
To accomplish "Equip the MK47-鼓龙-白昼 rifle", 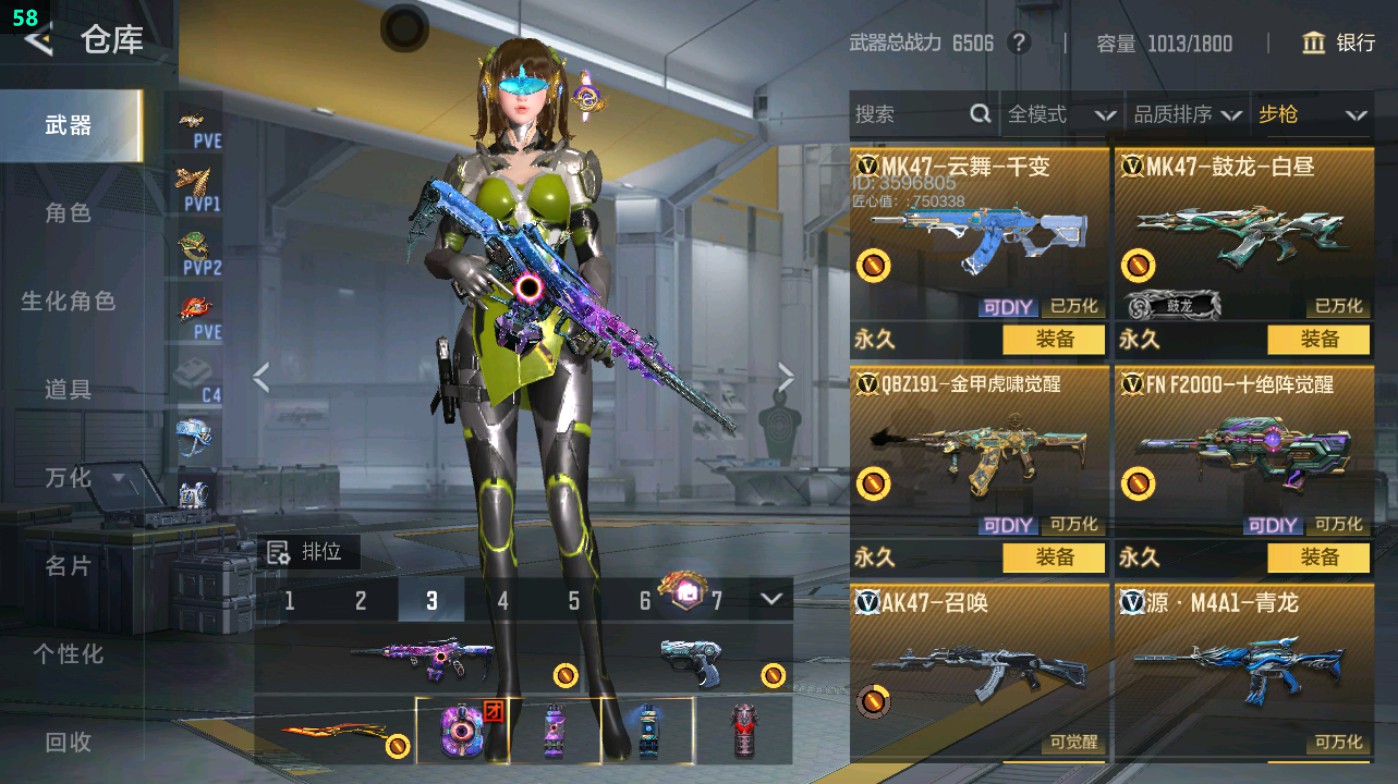I will (x=1318, y=340).
